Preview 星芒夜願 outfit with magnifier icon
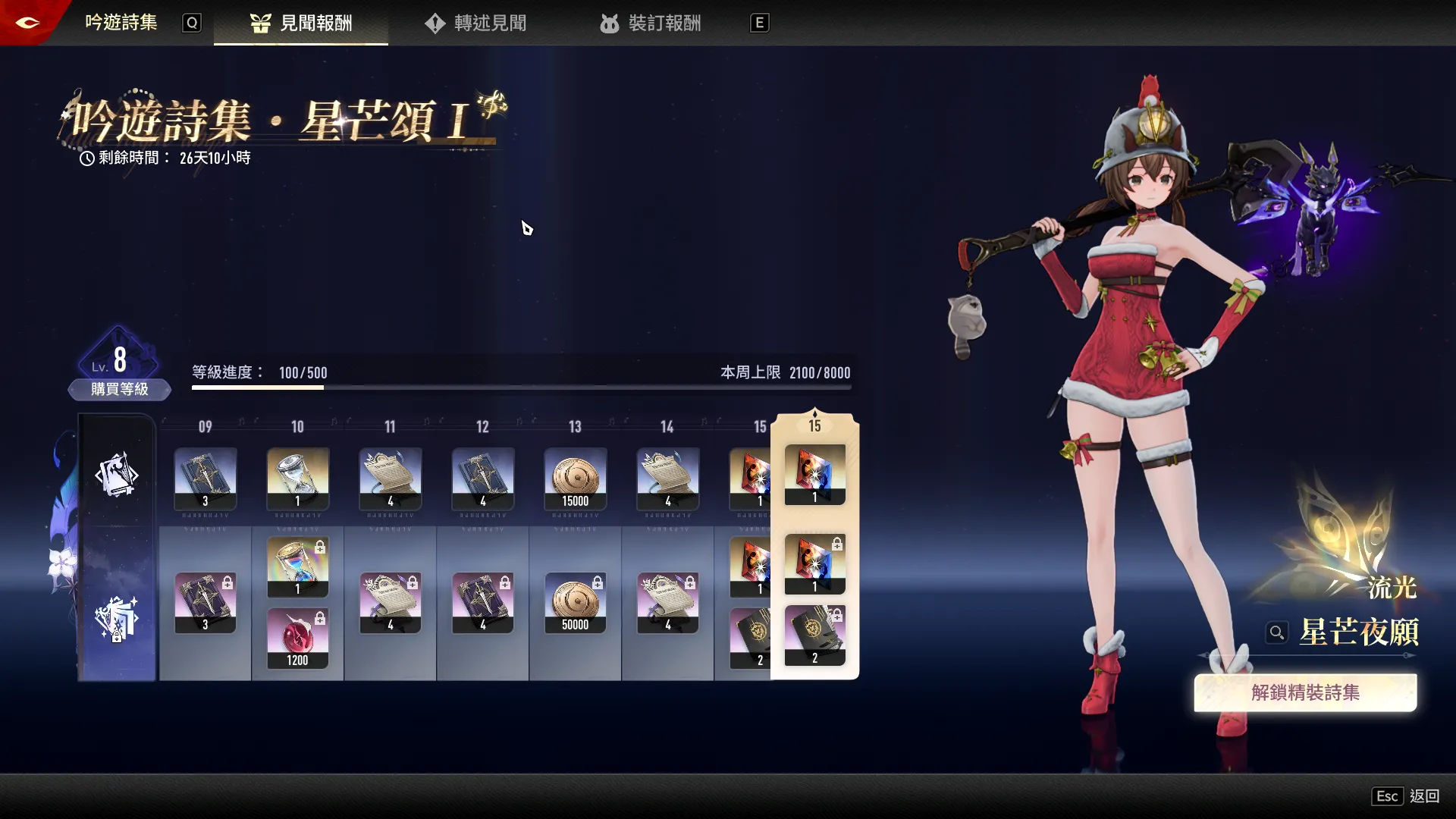The width and height of the screenshot is (1456, 819). [1277, 632]
